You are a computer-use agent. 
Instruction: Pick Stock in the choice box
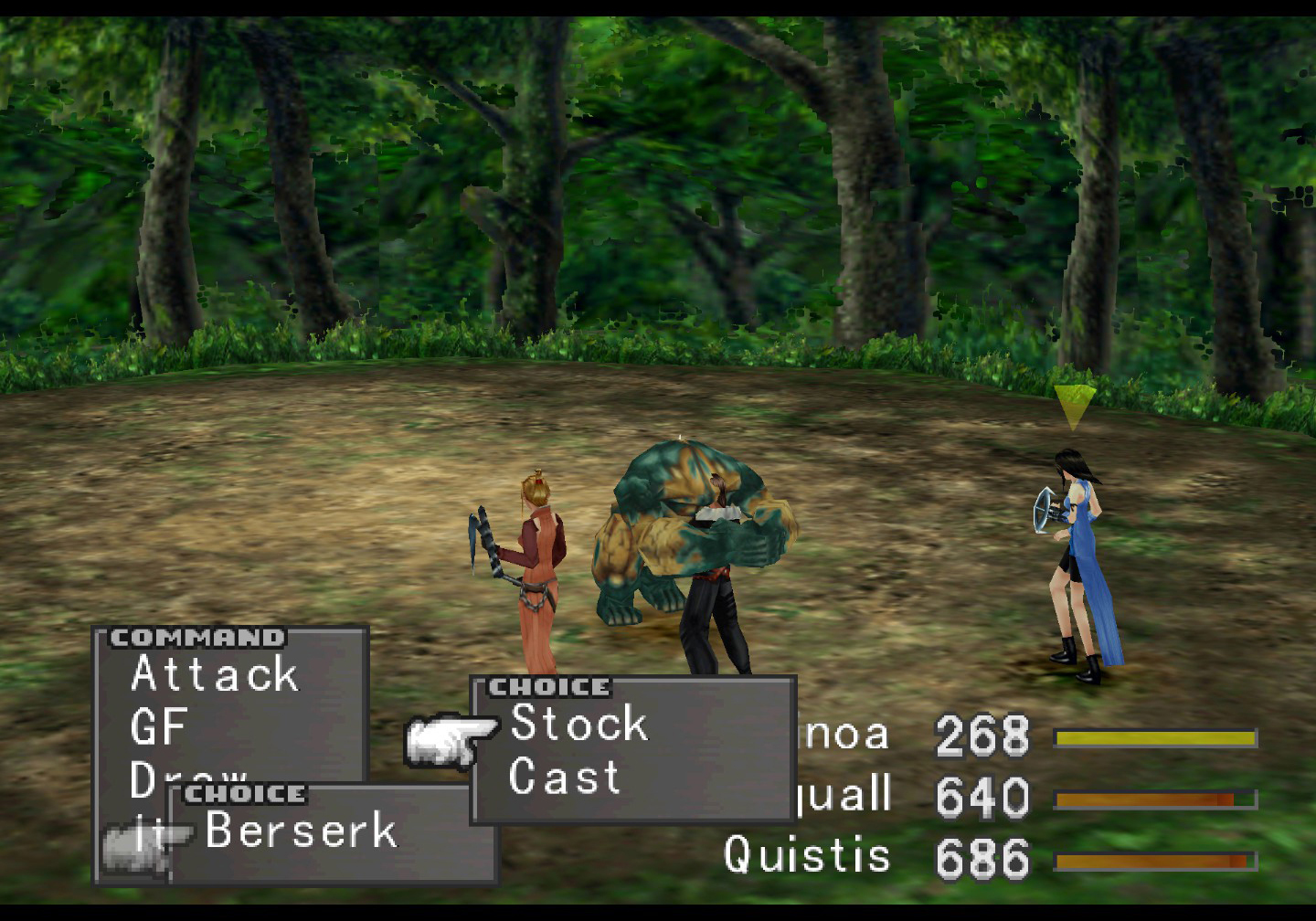click(578, 724)
